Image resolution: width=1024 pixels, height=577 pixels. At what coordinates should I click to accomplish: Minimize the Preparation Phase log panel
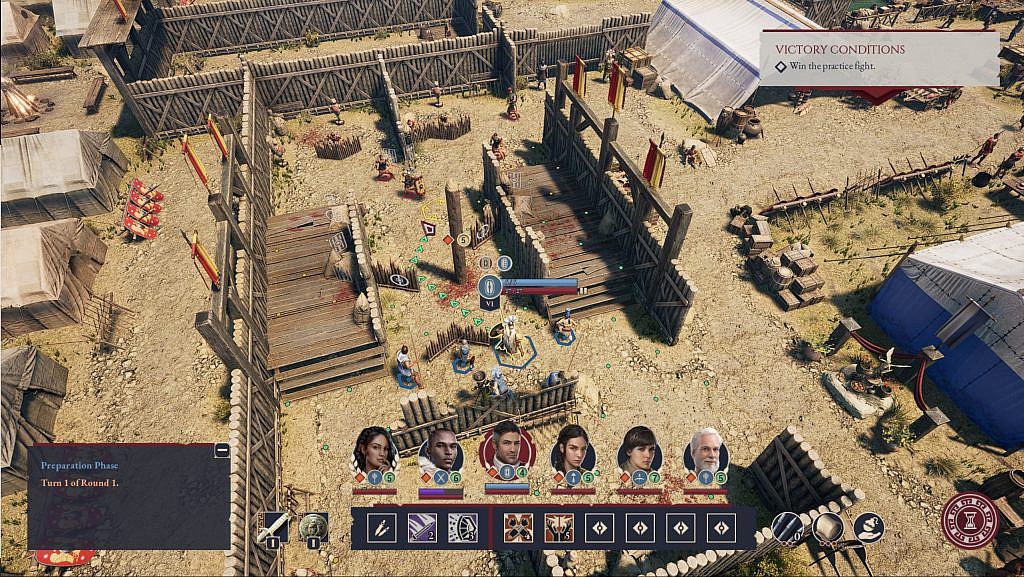[222, 451]
